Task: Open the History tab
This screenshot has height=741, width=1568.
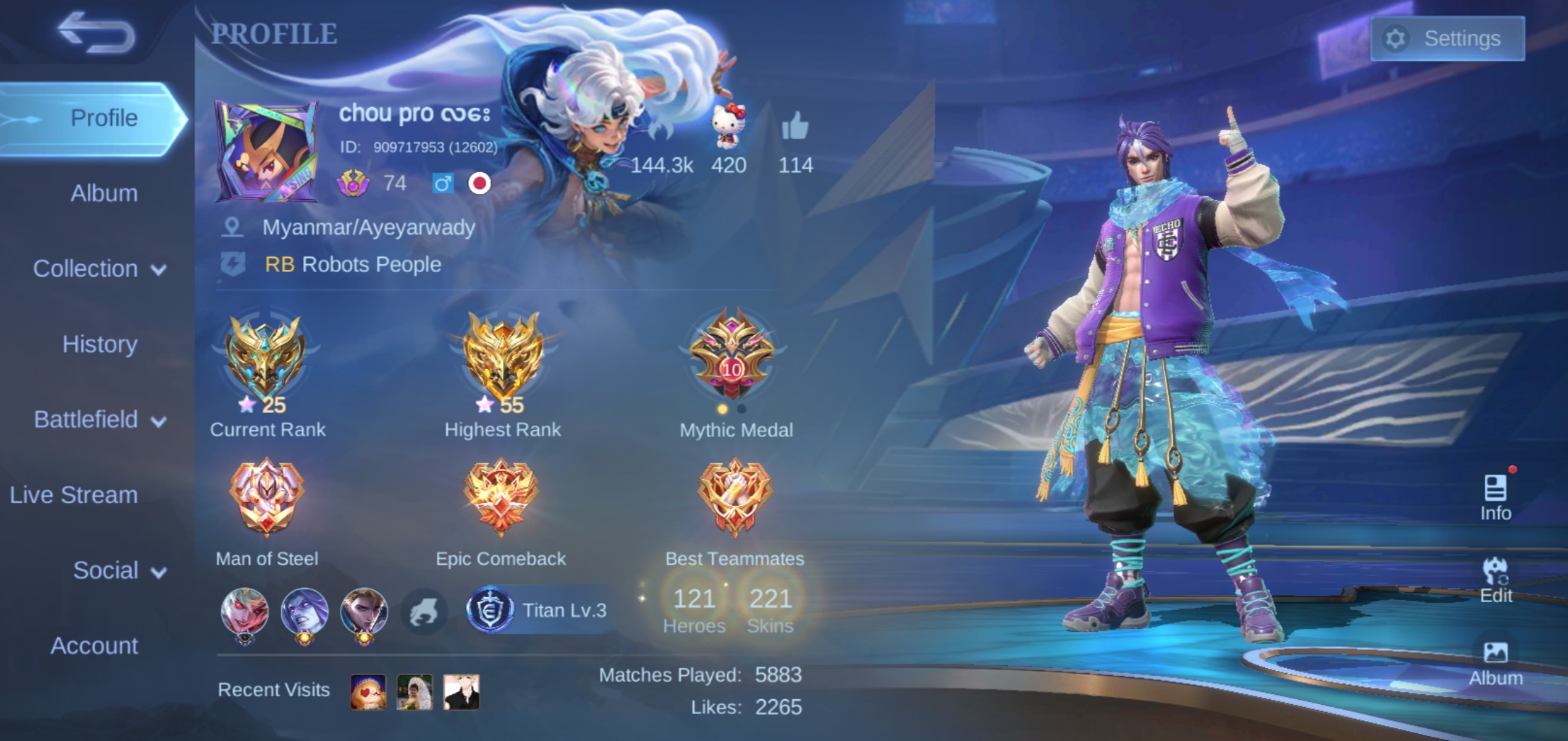Action: (x=100, y=344)
